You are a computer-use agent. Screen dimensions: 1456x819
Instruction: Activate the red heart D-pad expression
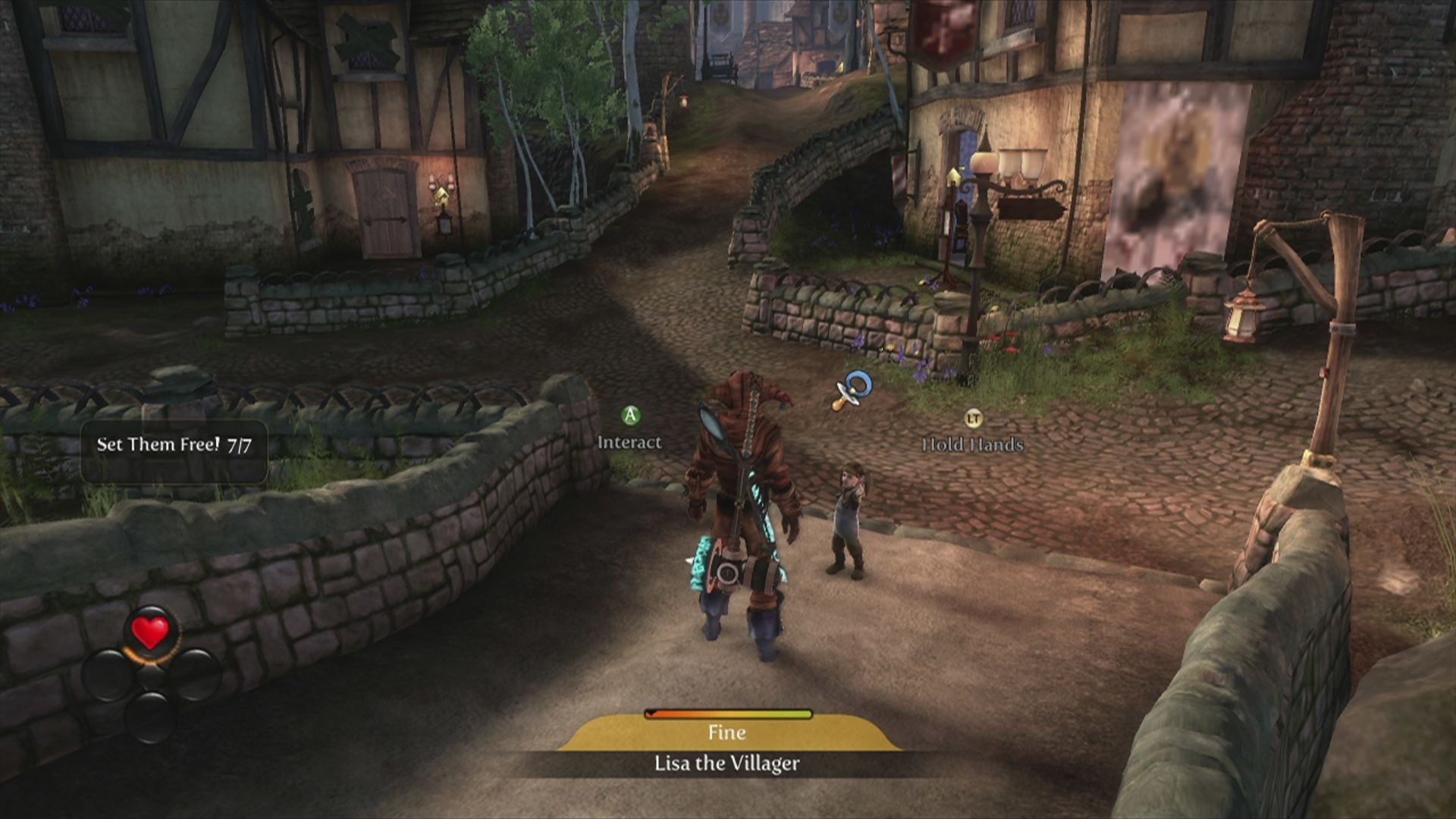150,633
